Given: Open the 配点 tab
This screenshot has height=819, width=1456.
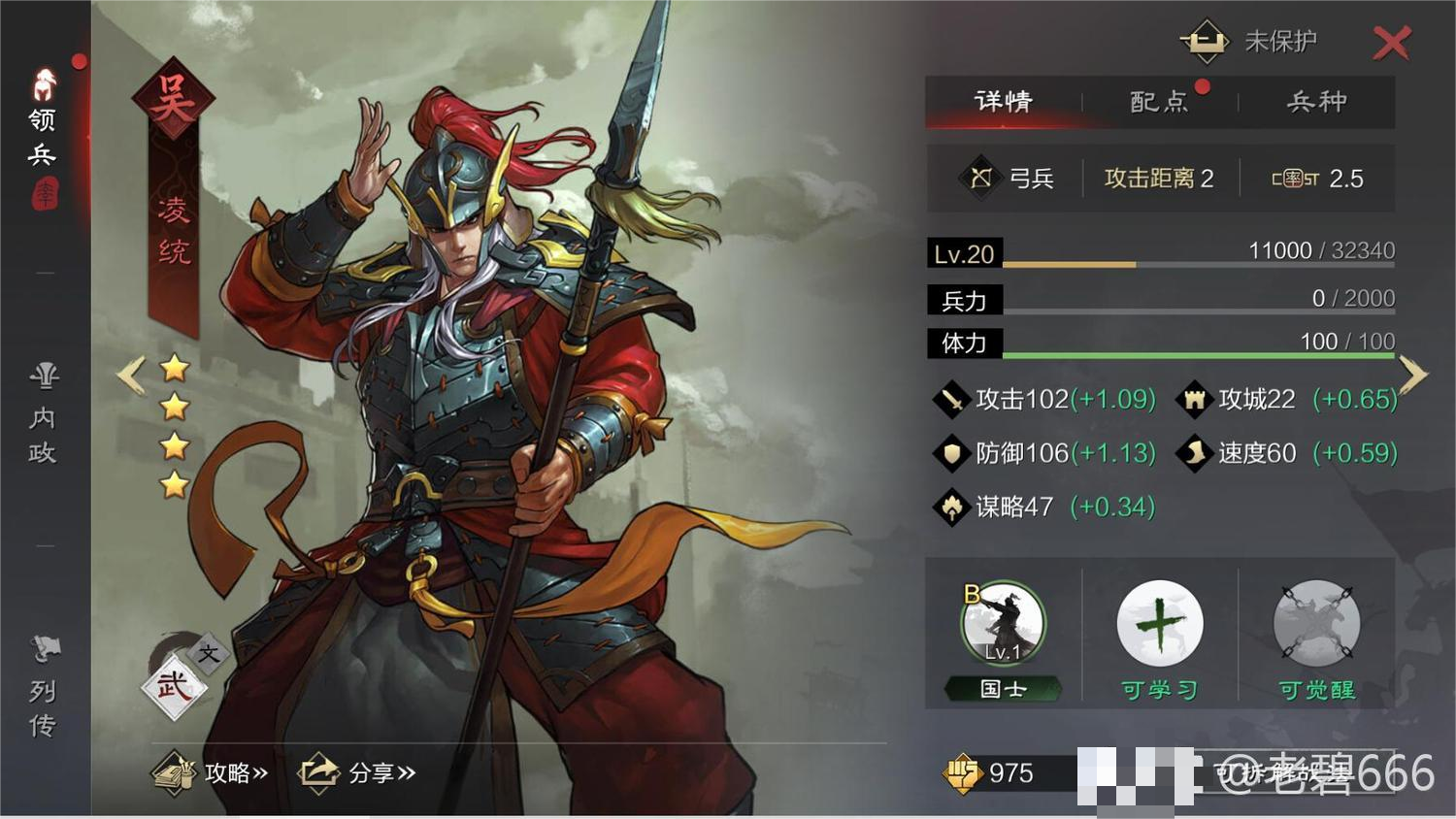Looking at the screenshot, I should pos(1159,102).
